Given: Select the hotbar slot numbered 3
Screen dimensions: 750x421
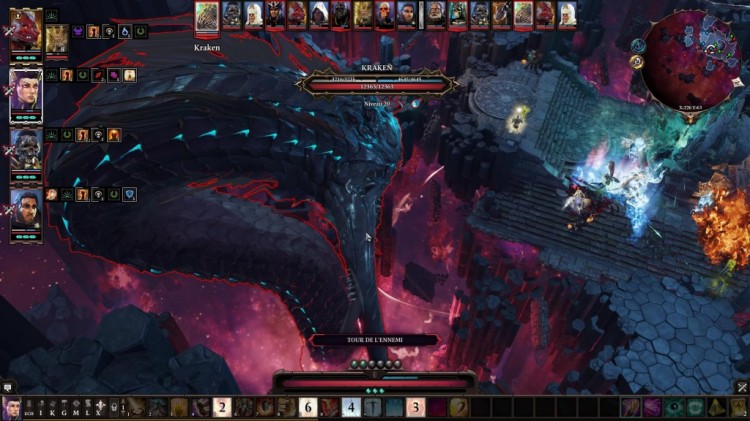Looking at the screenshot, I should (415, 407).
